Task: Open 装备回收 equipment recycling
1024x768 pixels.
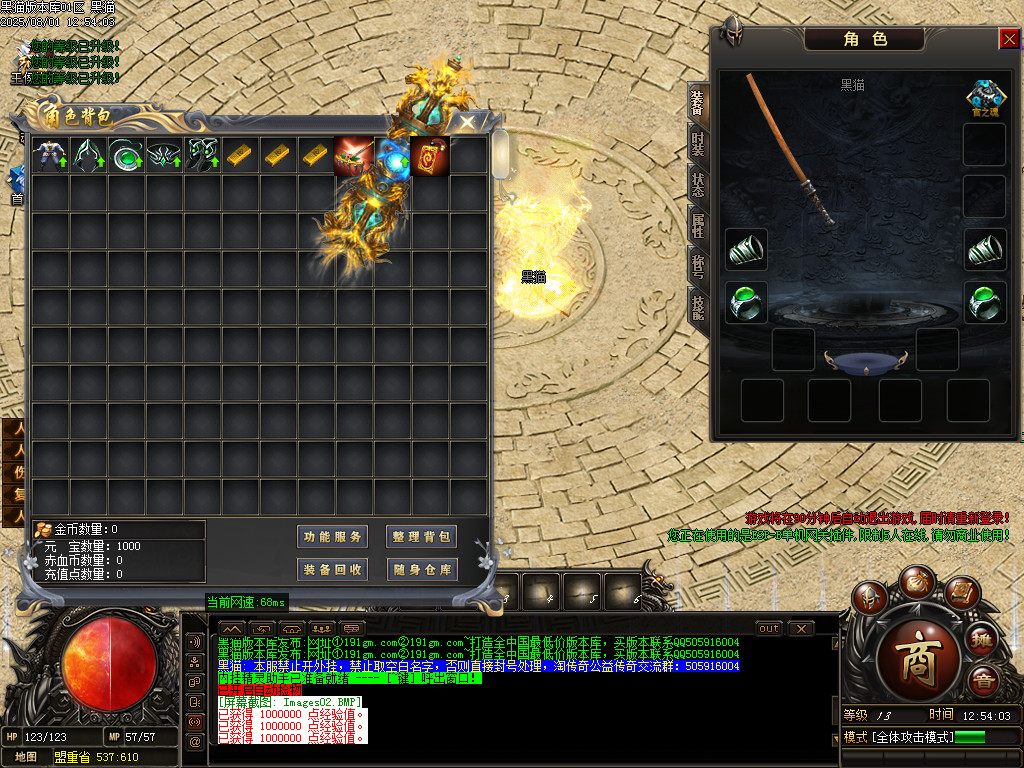Action: point(333,570)
